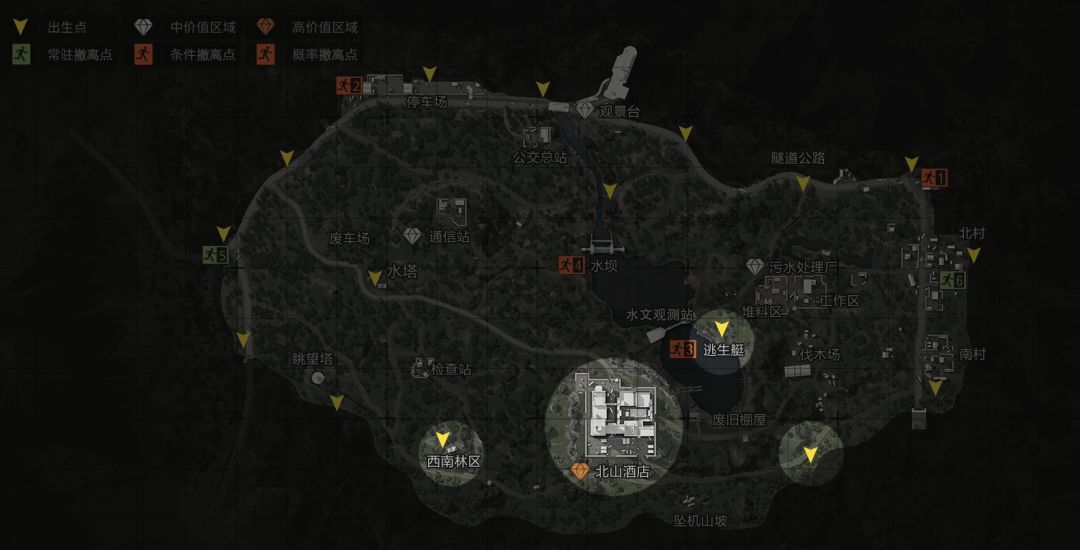Choose the 西南林区 spawn point marker
The height and width of the screenshot is (550, 1080).
[442, 439]
